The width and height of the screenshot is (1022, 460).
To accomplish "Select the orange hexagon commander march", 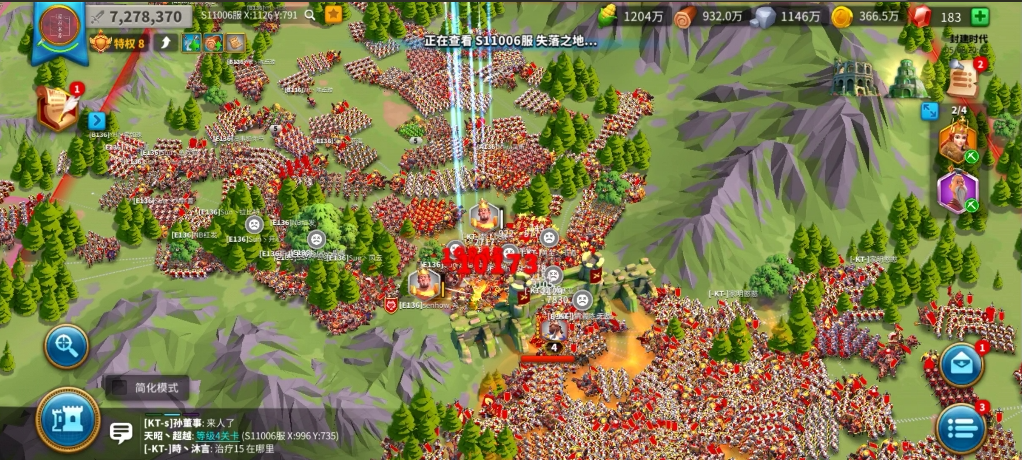I will coord(957,143).
